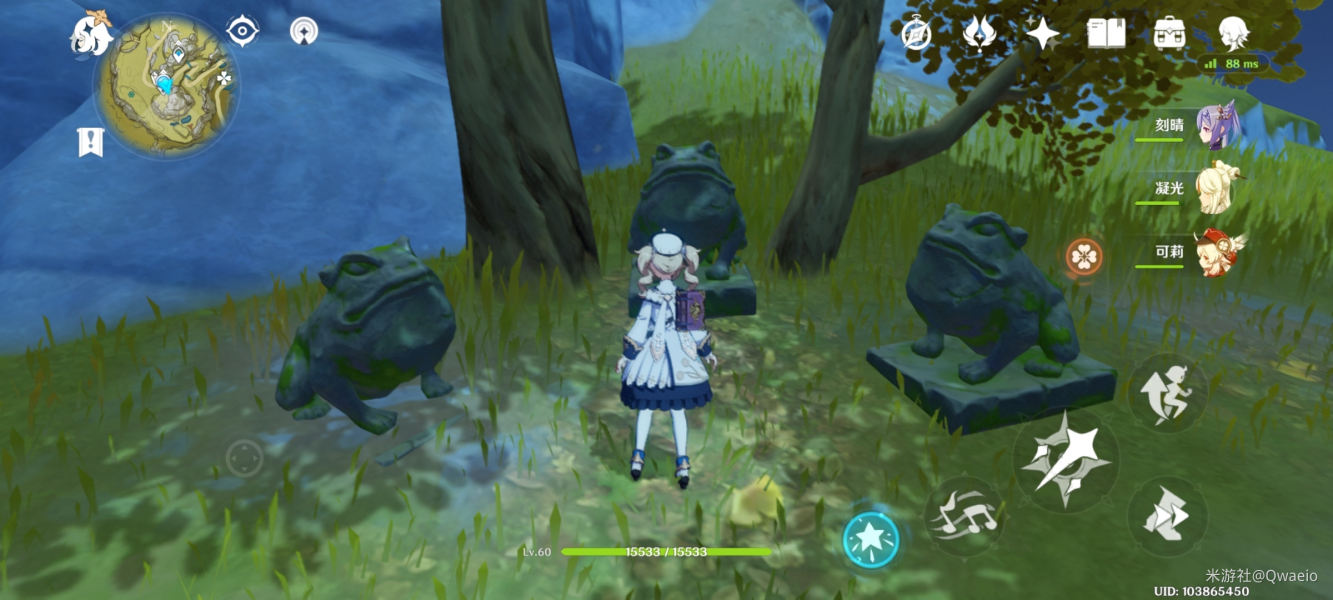1333x600 pixels.
Task: Open the circular minimap
Action: click(x=167, y=84)
